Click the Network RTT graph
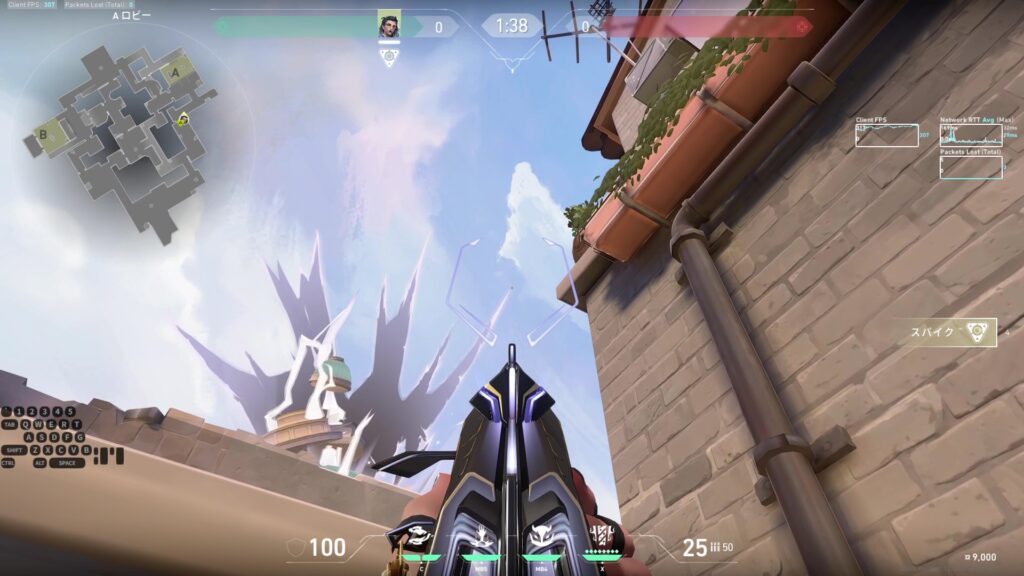The image size is (1024, 576). (971, 136)
